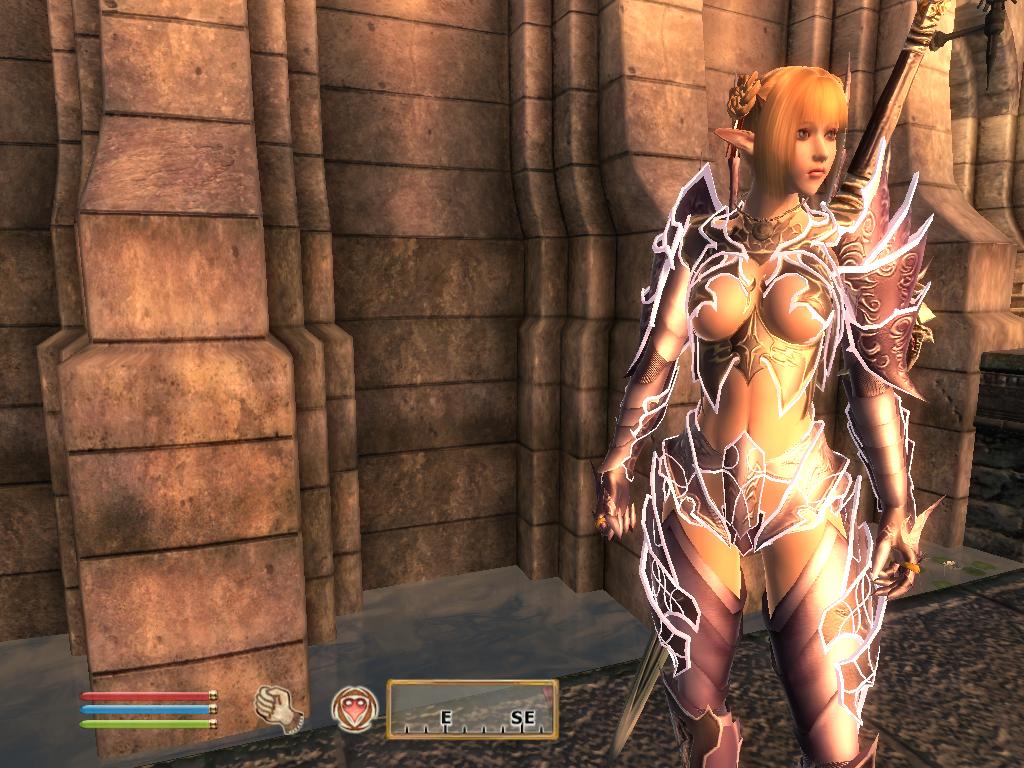Click the fist hand-to-hand weapon icon

pyautogui.click(x=279, y=708)
